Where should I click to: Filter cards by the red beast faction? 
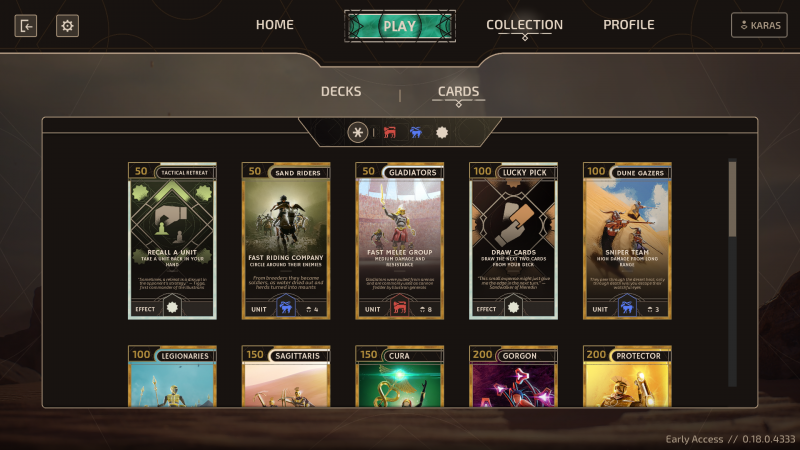tap(390, 132)
